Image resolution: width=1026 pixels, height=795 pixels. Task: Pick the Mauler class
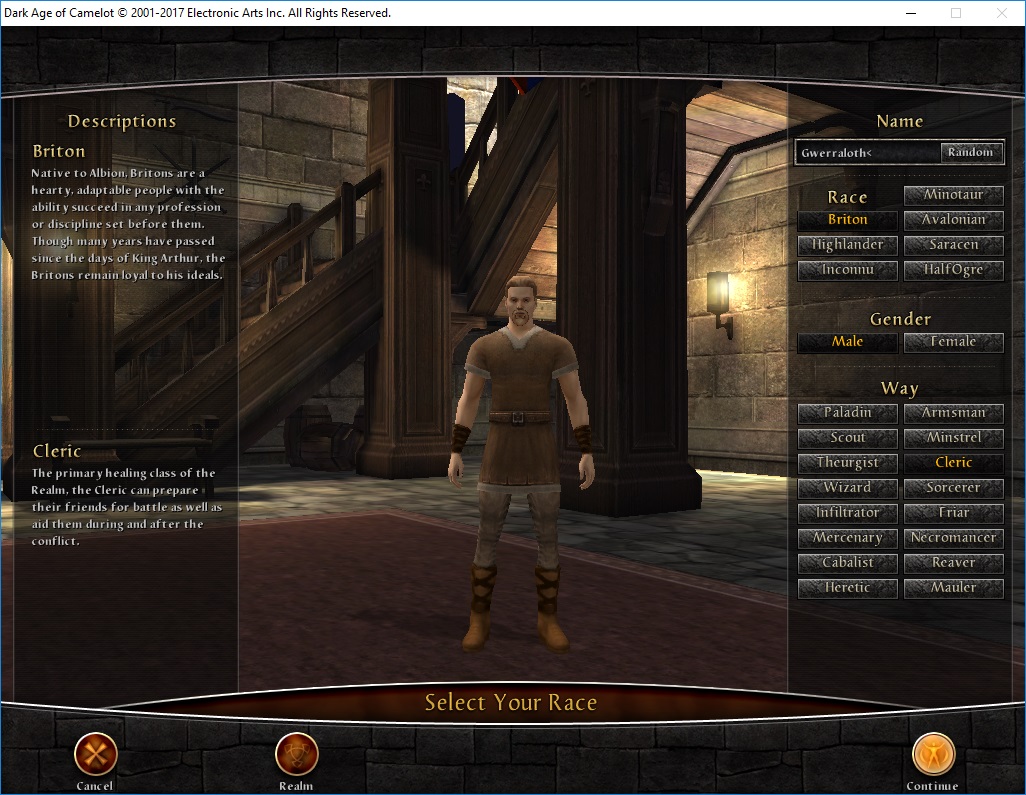[x=953, y=588]
